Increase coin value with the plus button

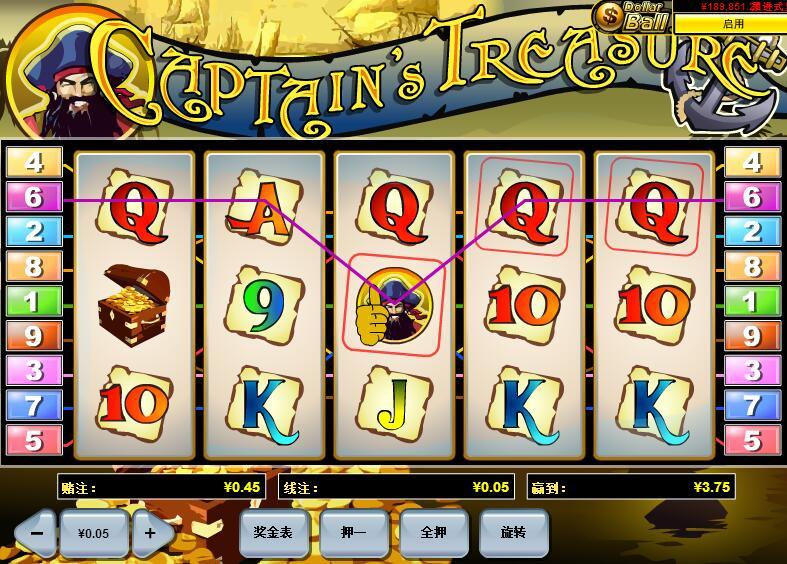[150, 533]
